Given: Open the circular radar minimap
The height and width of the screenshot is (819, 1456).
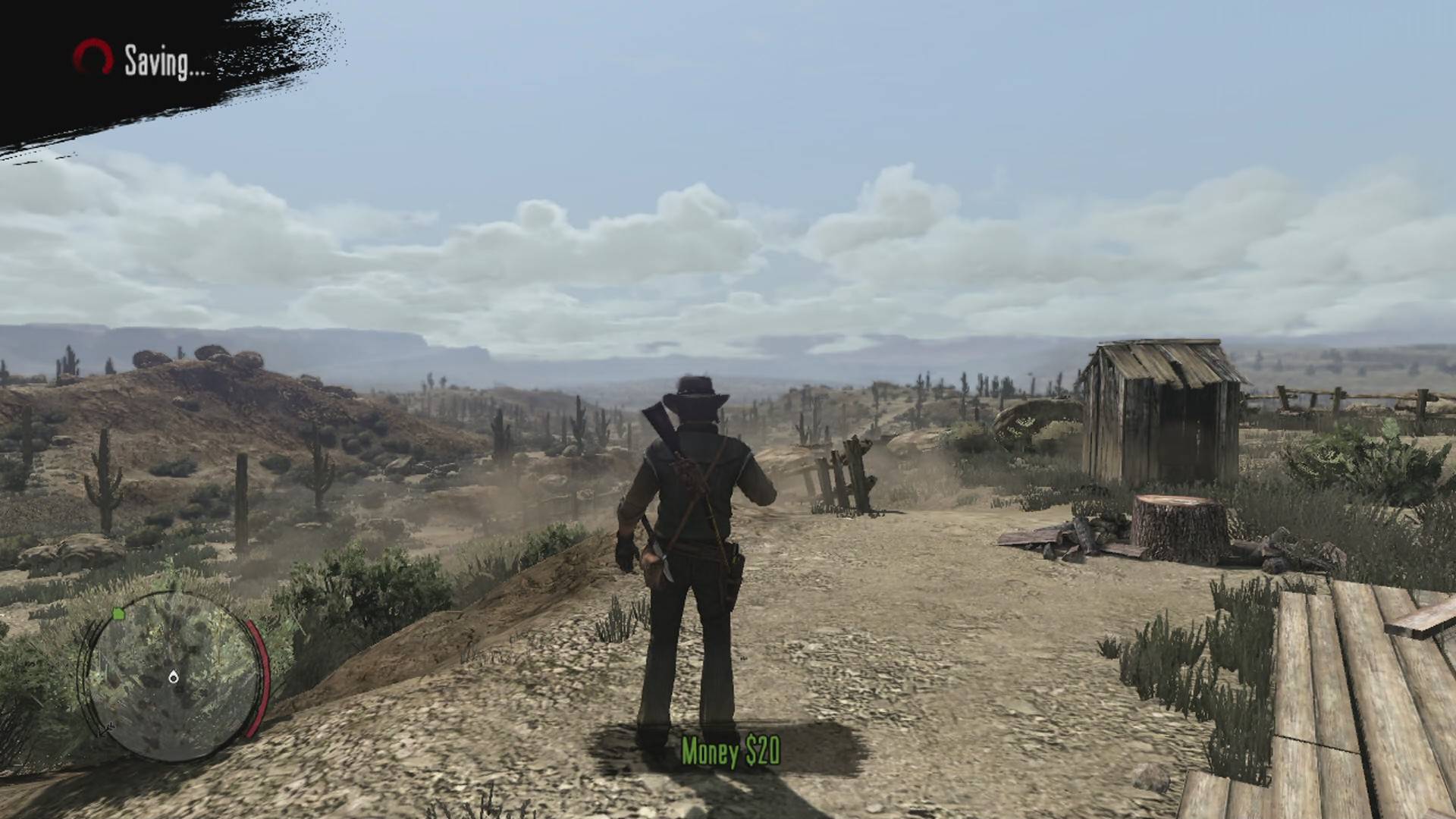Looking at the screenshot, I should pyautogui.click(x=171, y=676).
